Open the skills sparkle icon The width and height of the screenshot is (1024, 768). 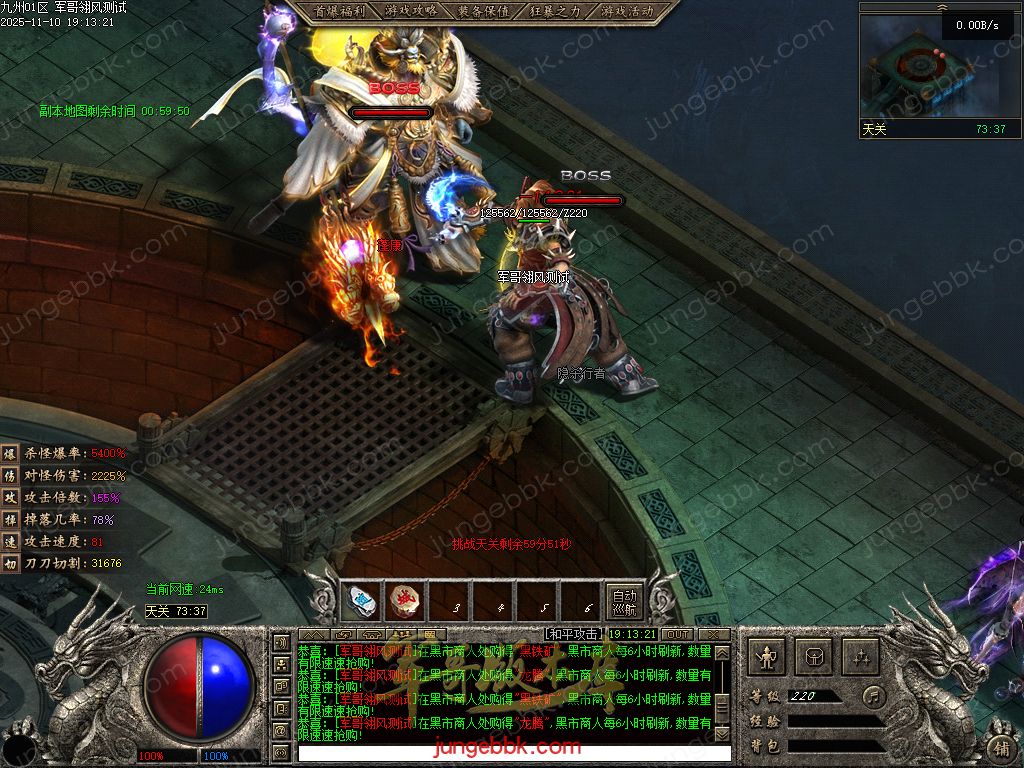[861, 657]
